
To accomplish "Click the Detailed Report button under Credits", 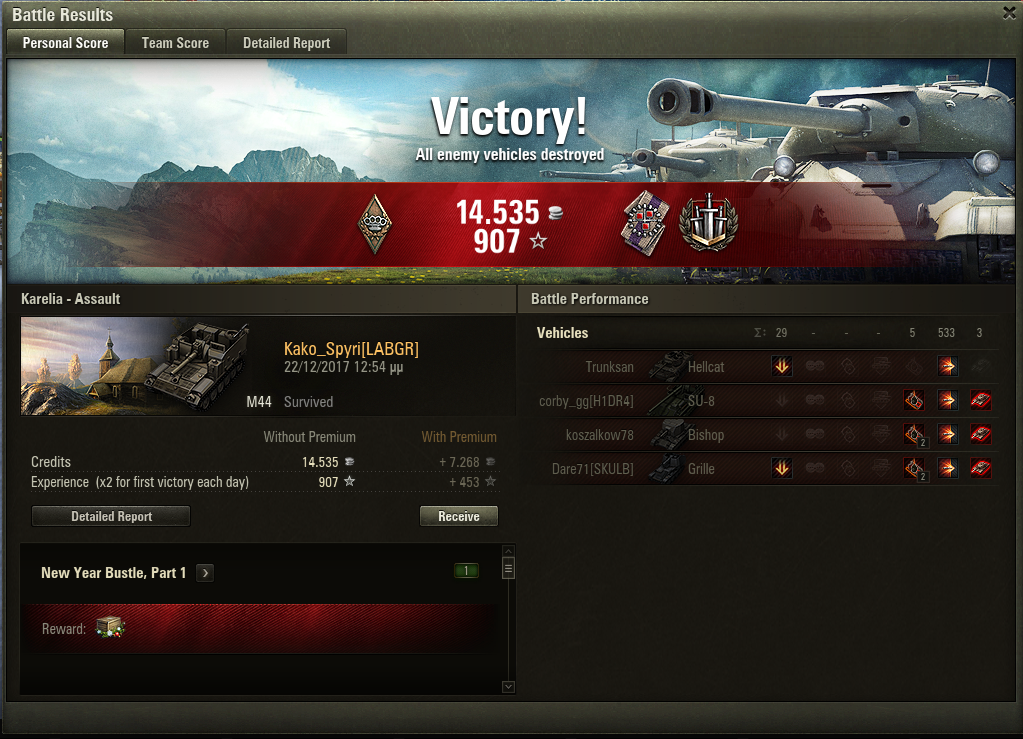I will [x=111, y=516].
